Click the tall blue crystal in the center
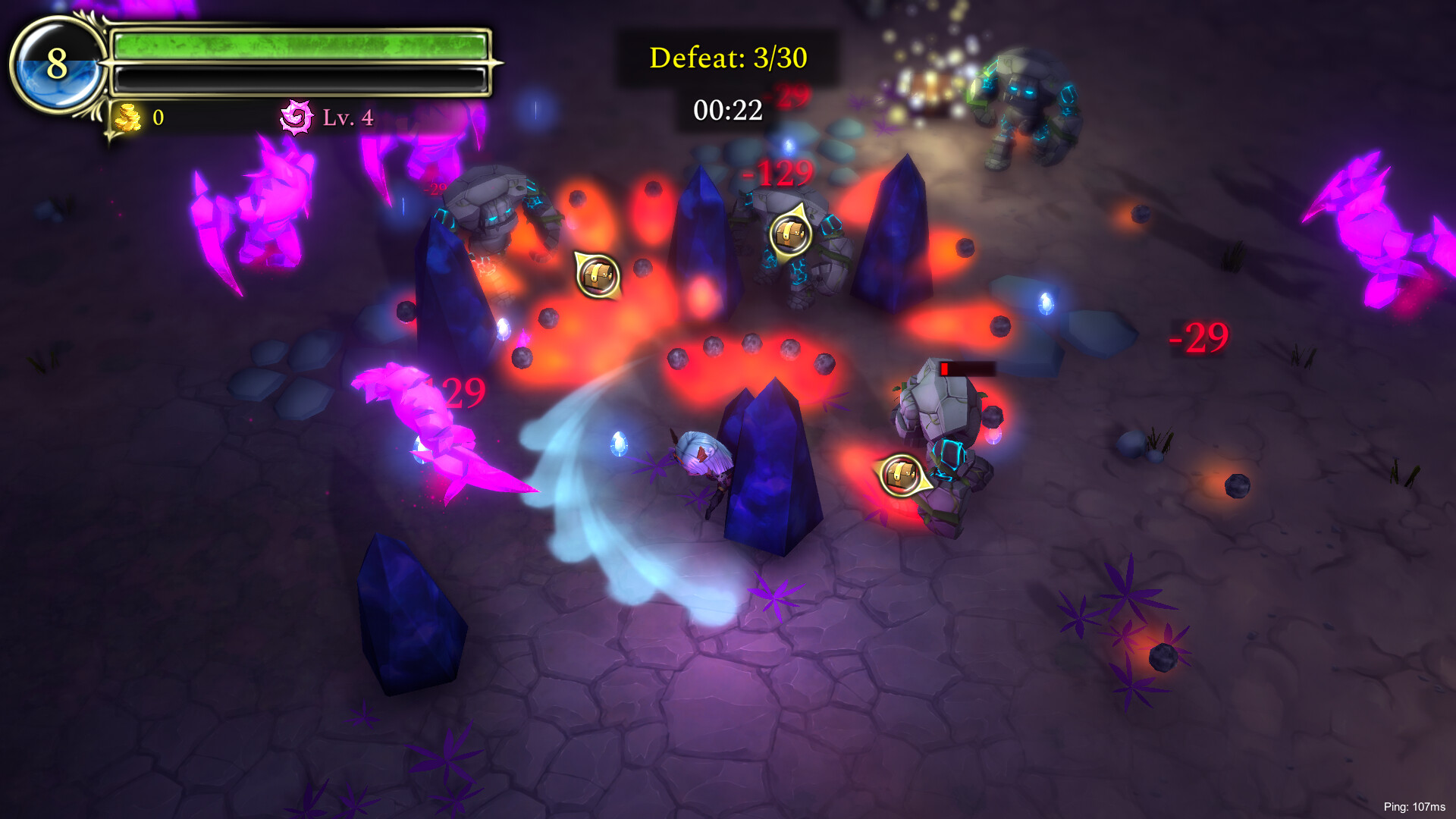Viewport: 1456px width, 819px height. (x=766, y=470)
